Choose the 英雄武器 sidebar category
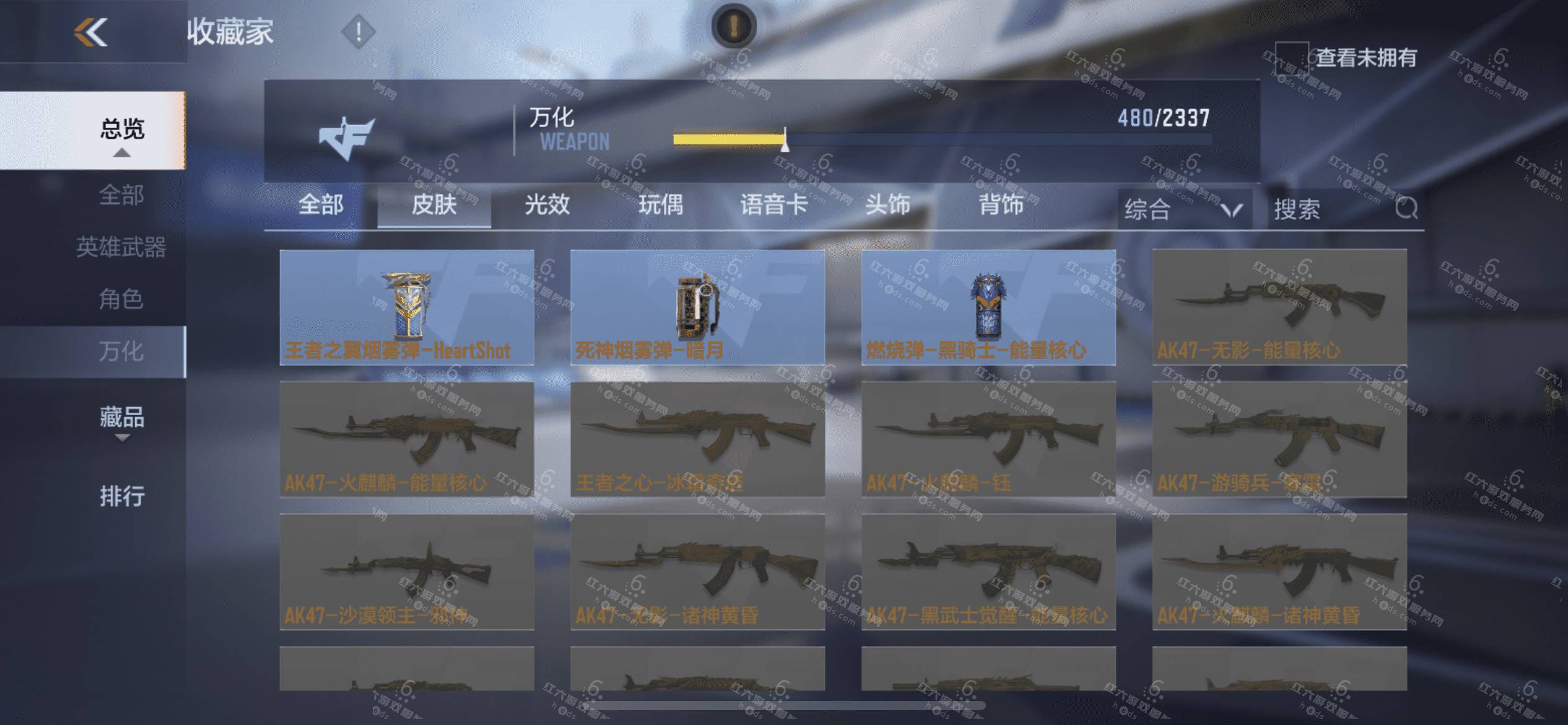 (x=121, y=247)
